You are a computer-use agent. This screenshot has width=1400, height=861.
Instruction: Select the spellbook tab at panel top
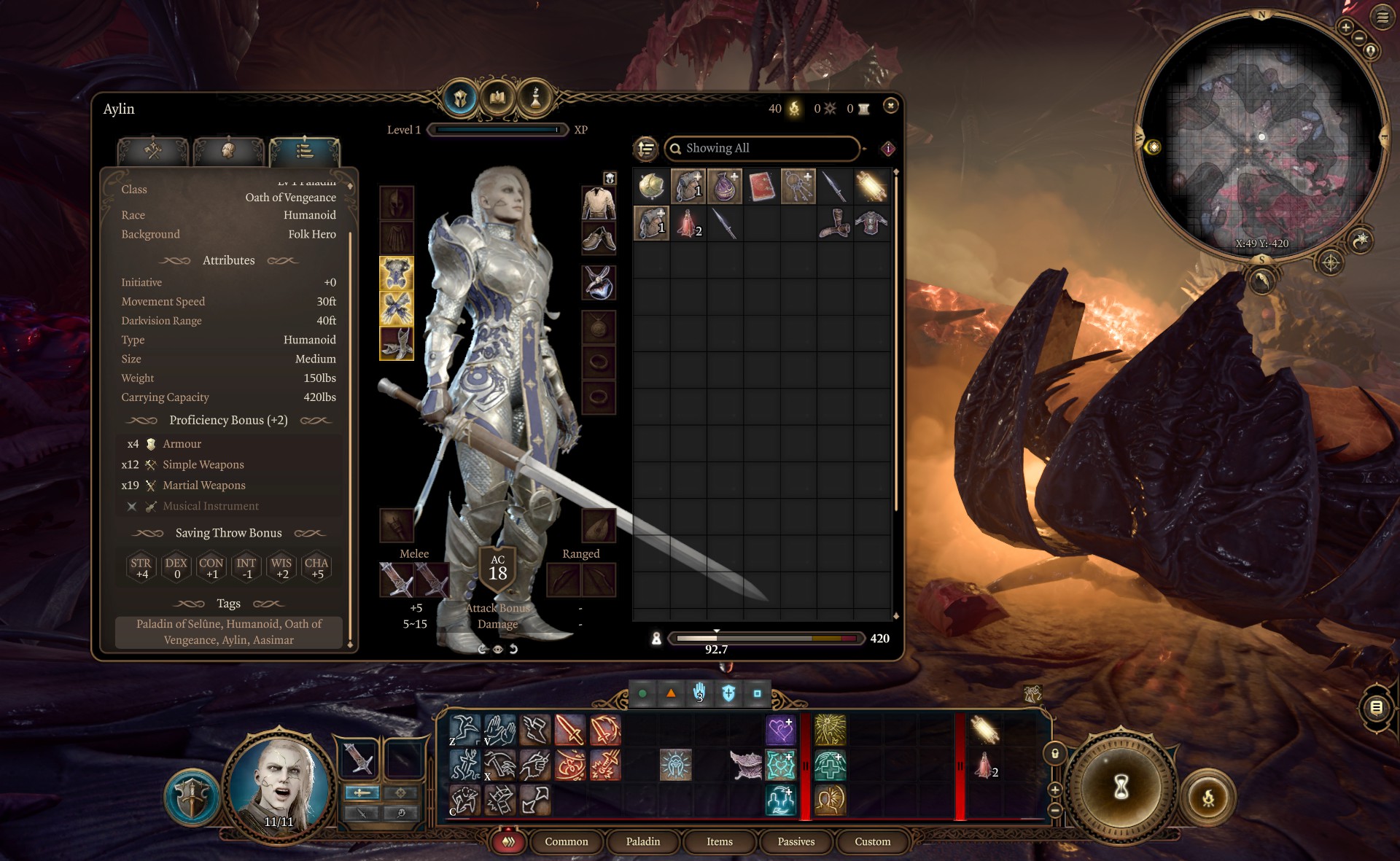coord(497,97)
